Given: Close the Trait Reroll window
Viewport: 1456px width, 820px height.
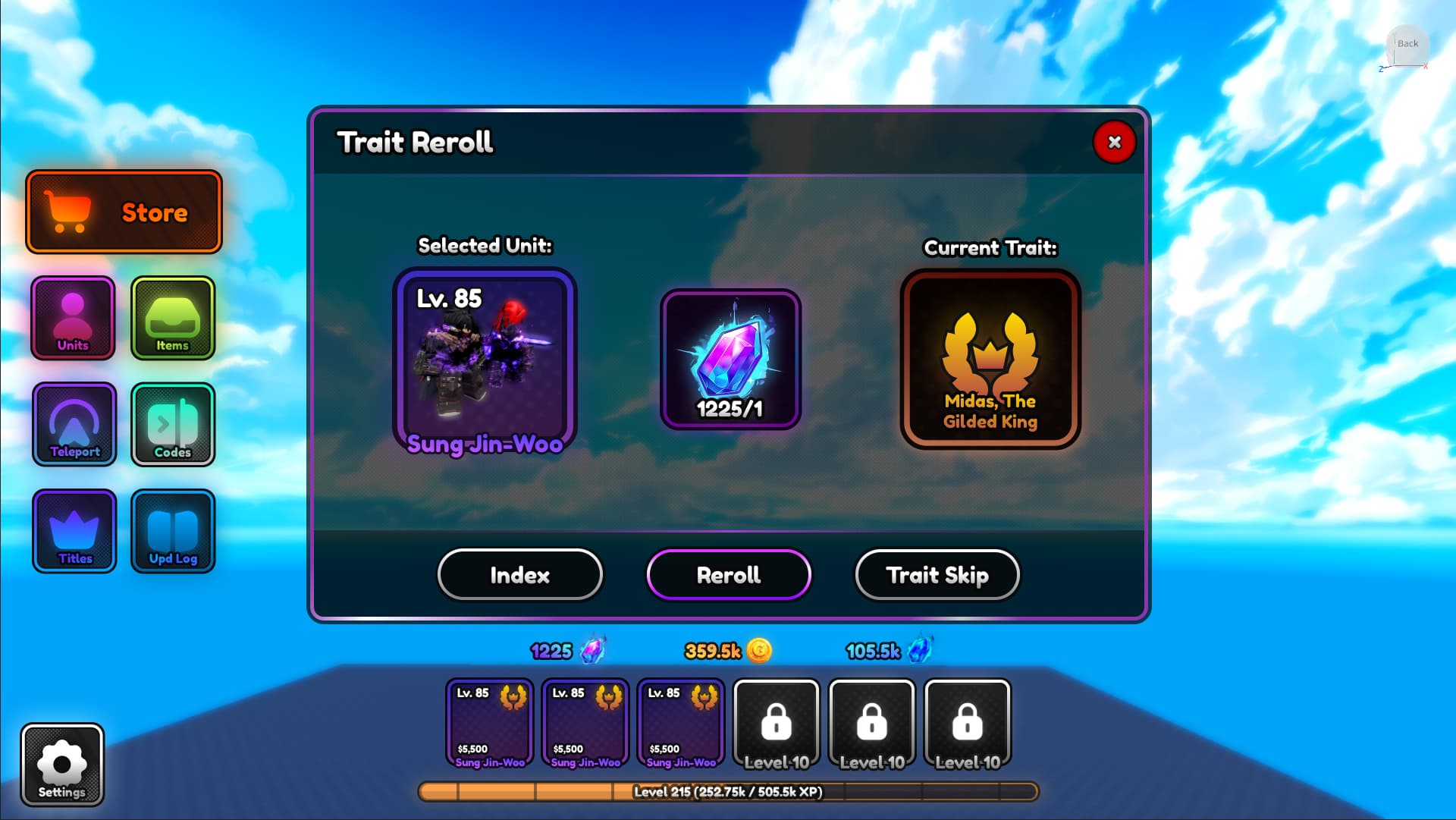Looking at the screenshot, I should [x=1114, y=142].
